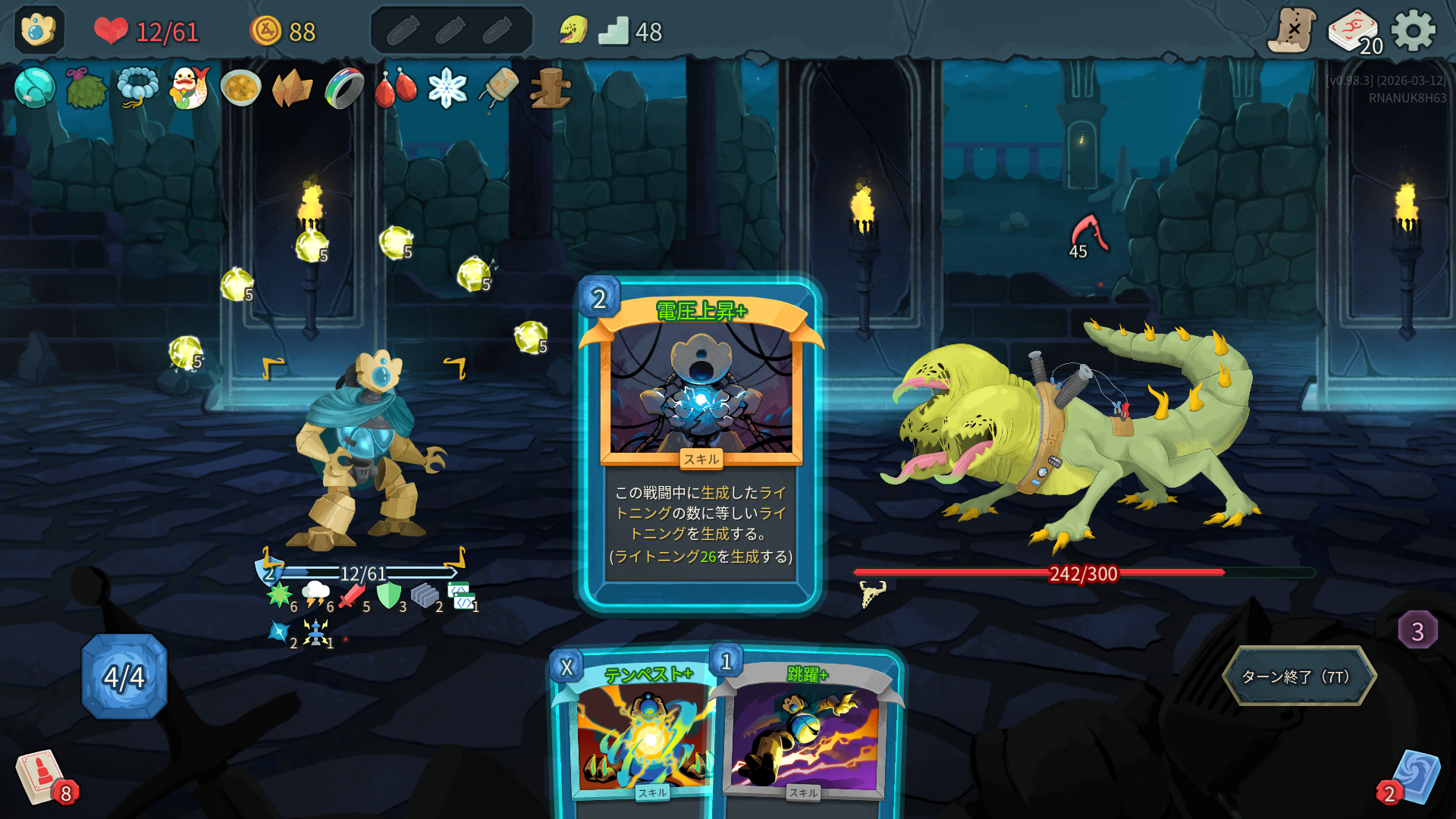This screenshot has height=819, width=1456.
Task: Inspect the tree stump relic
Action: coord(551,88)
